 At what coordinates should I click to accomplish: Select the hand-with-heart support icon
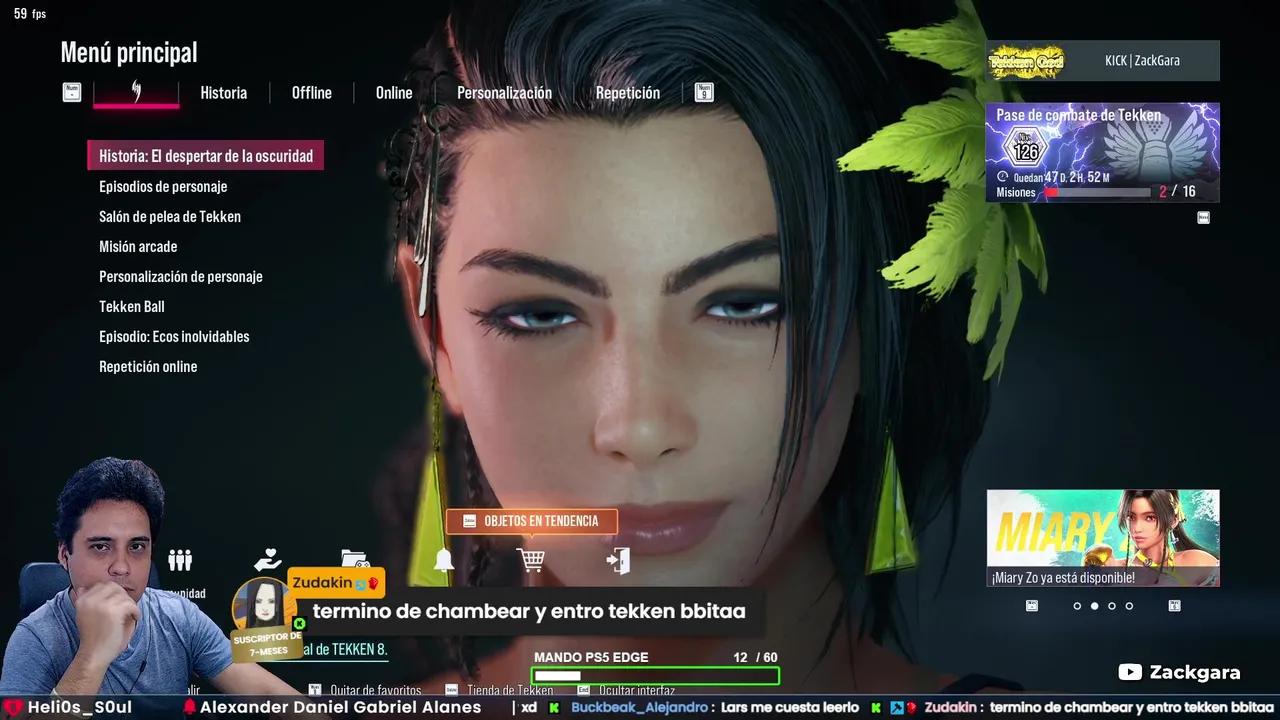tap(267, 560)
